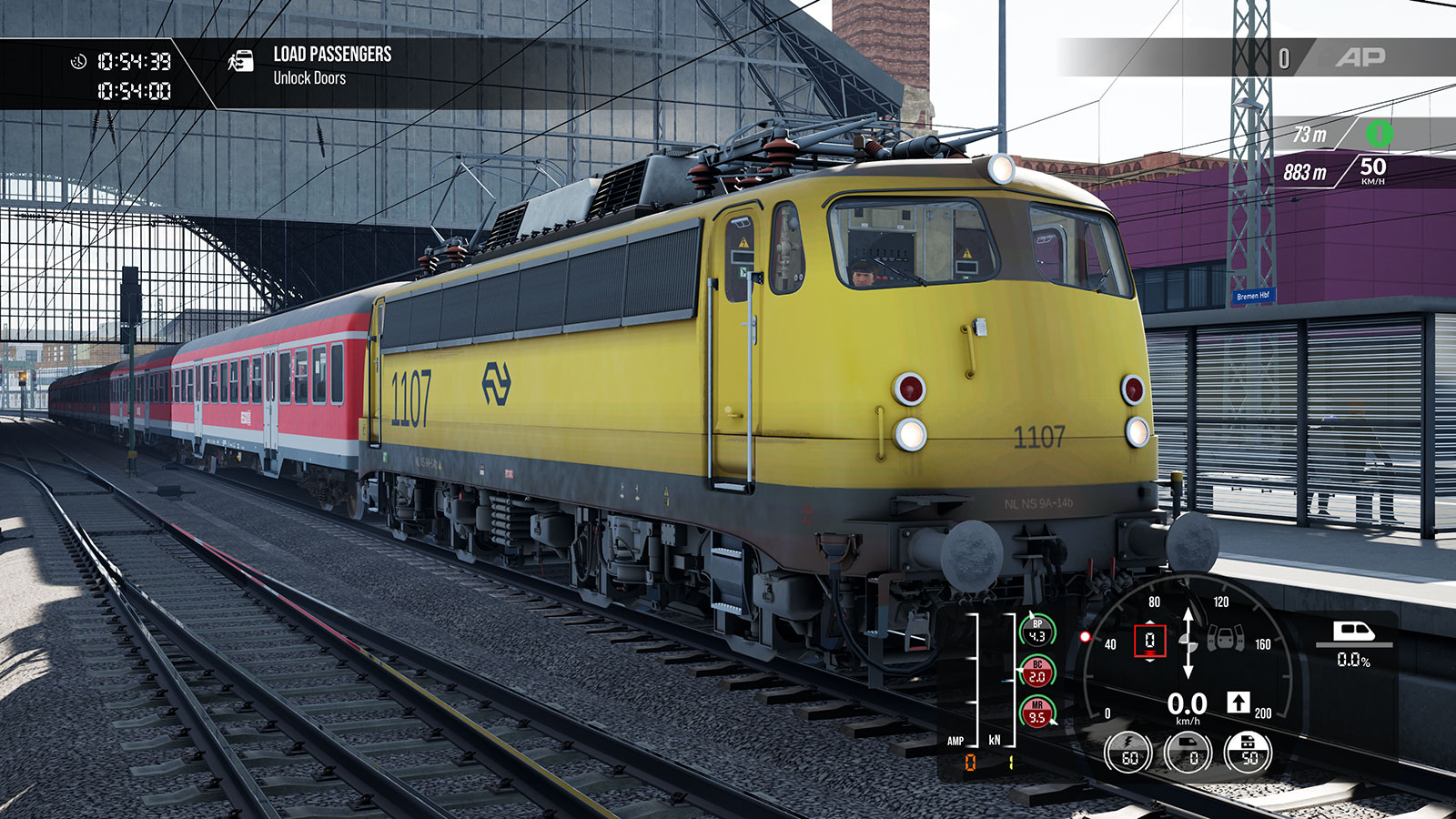
Task: Select the train brake gauge showing 0%
Action: [1189, 753]
